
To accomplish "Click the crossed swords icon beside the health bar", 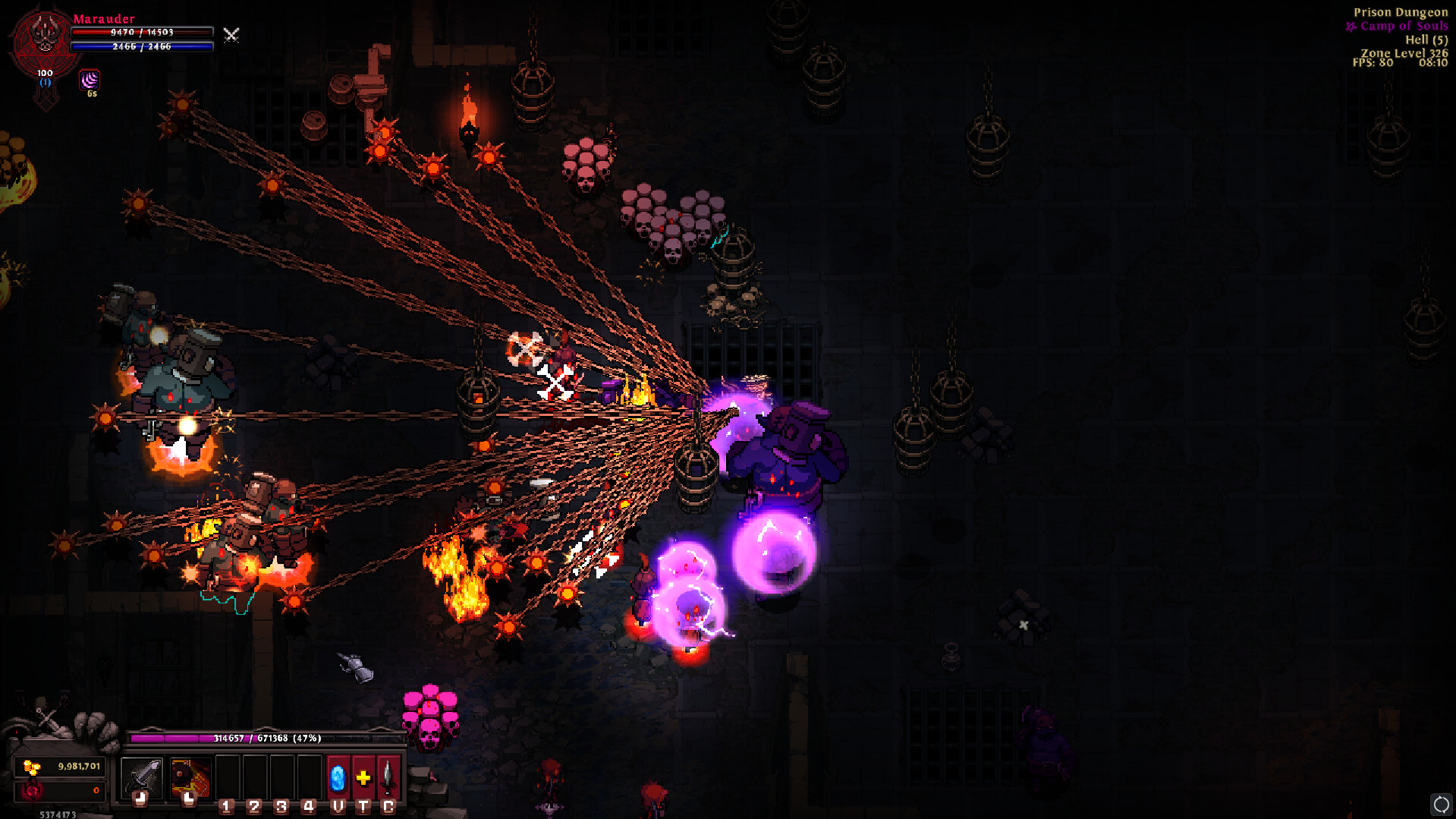I will [231, 35].
